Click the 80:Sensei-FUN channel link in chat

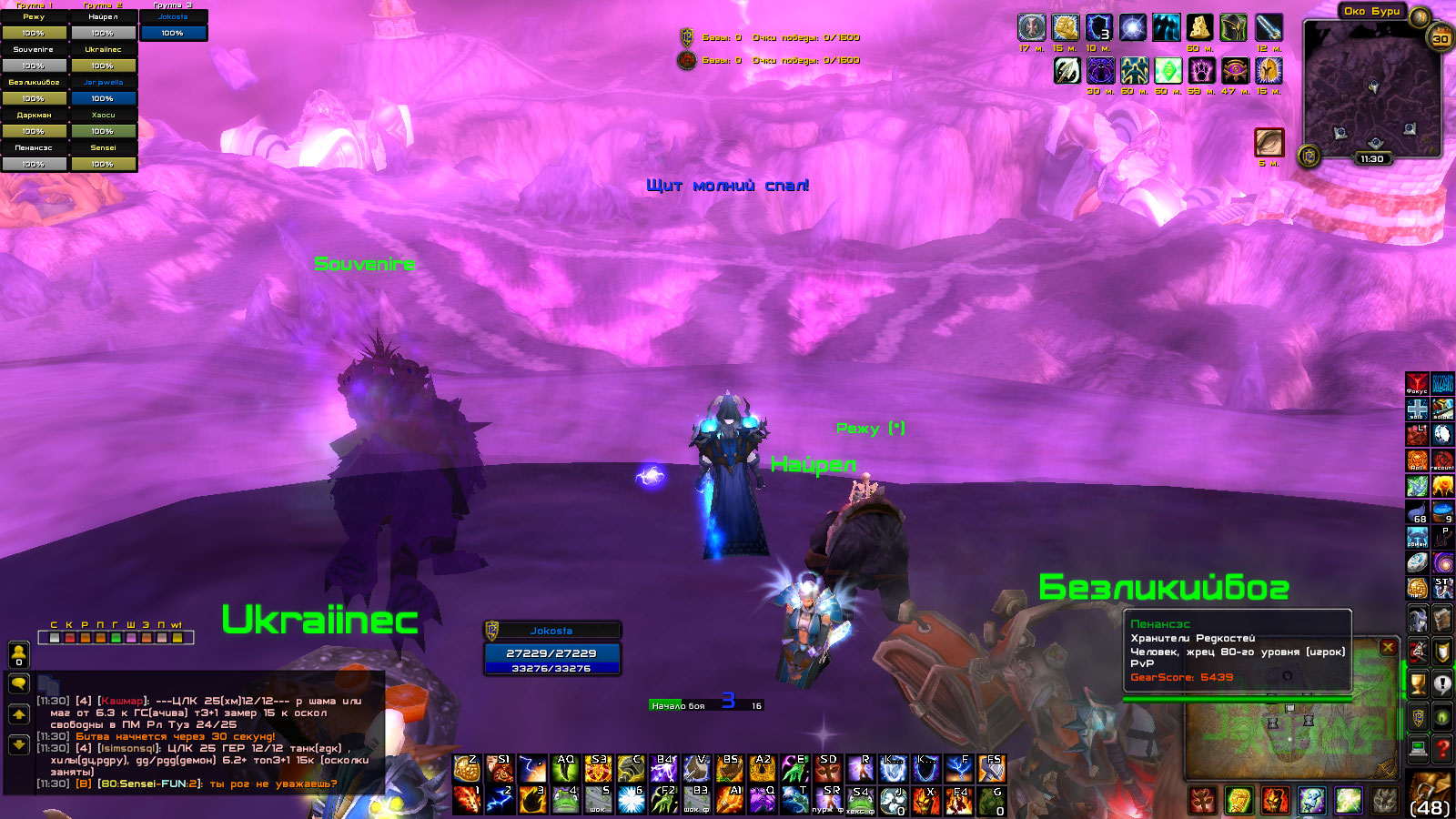(147, 784)
